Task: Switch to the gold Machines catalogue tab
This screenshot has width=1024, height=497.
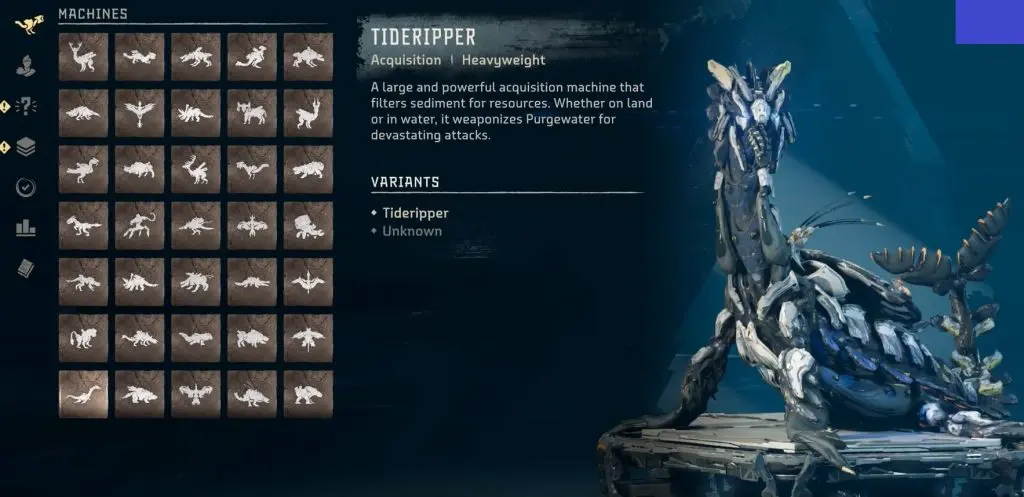Action: click(x=26, y=21)
